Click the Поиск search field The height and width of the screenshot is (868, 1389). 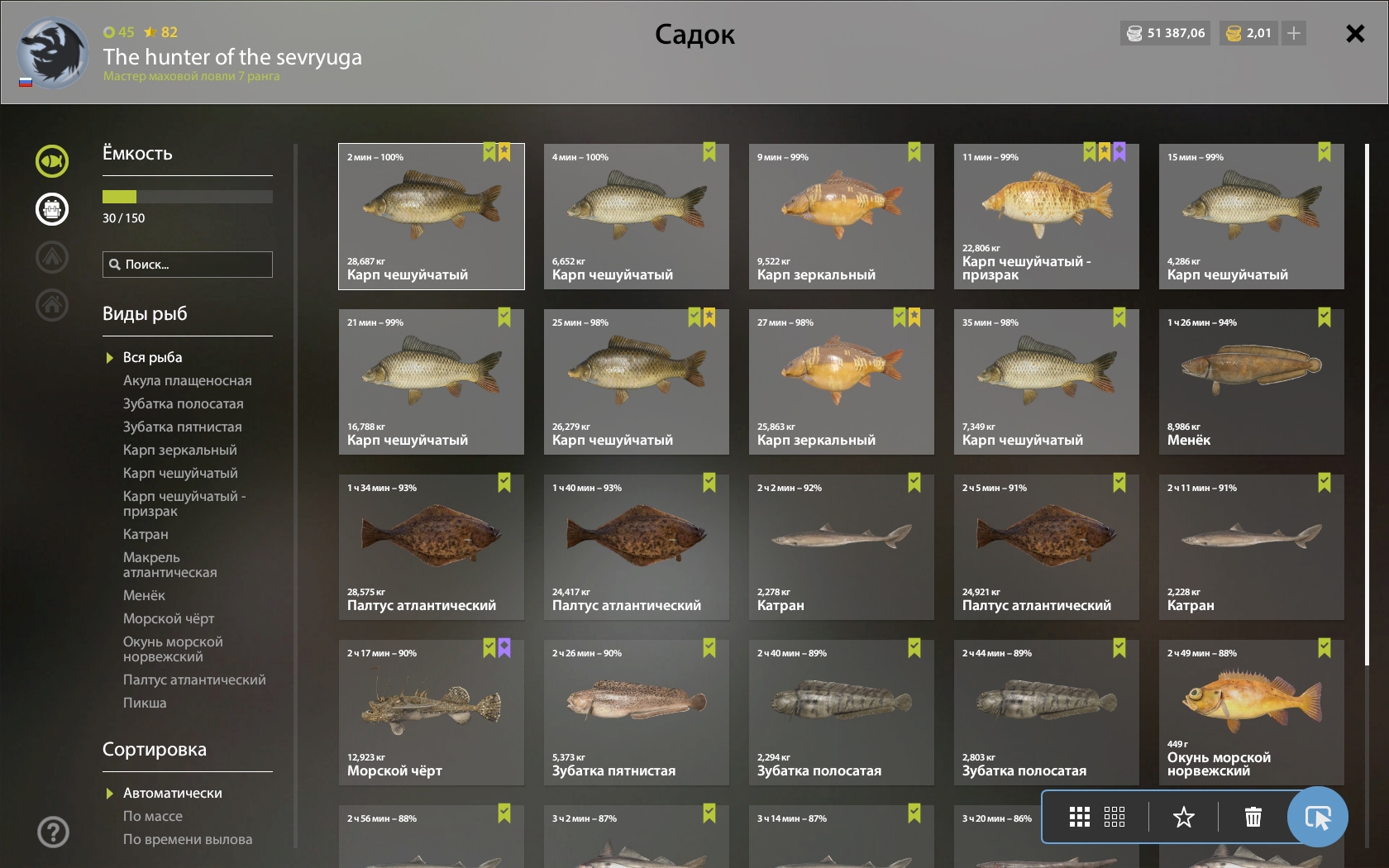click(x=188, y=265)
